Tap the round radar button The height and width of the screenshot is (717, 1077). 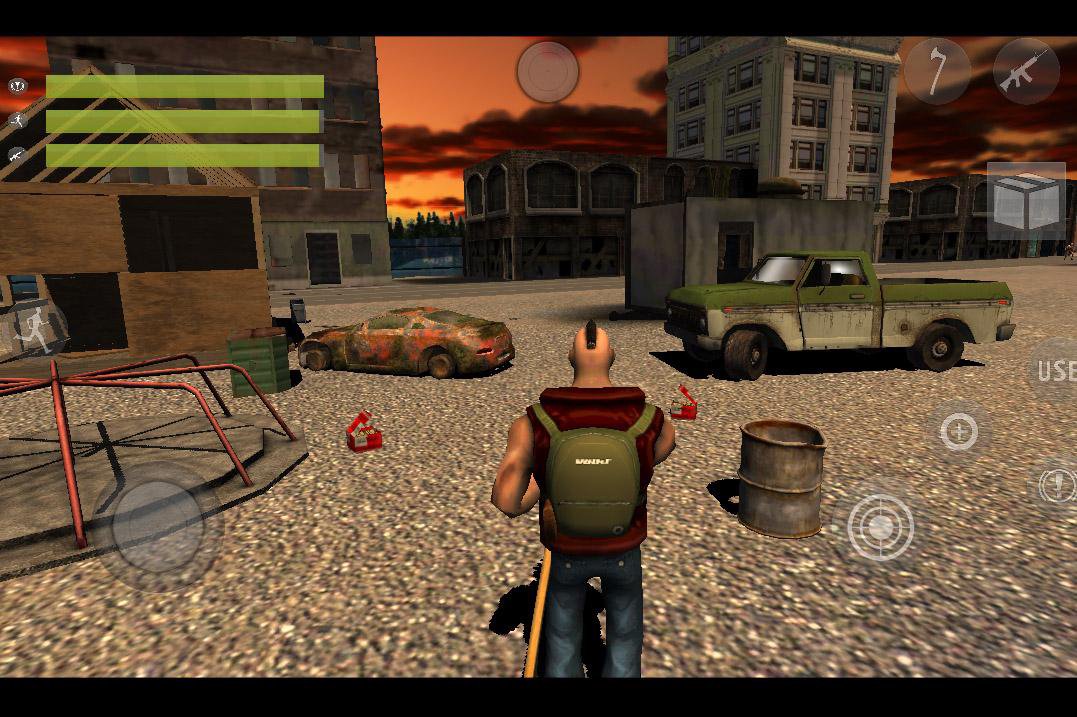(x=548, y=71)
